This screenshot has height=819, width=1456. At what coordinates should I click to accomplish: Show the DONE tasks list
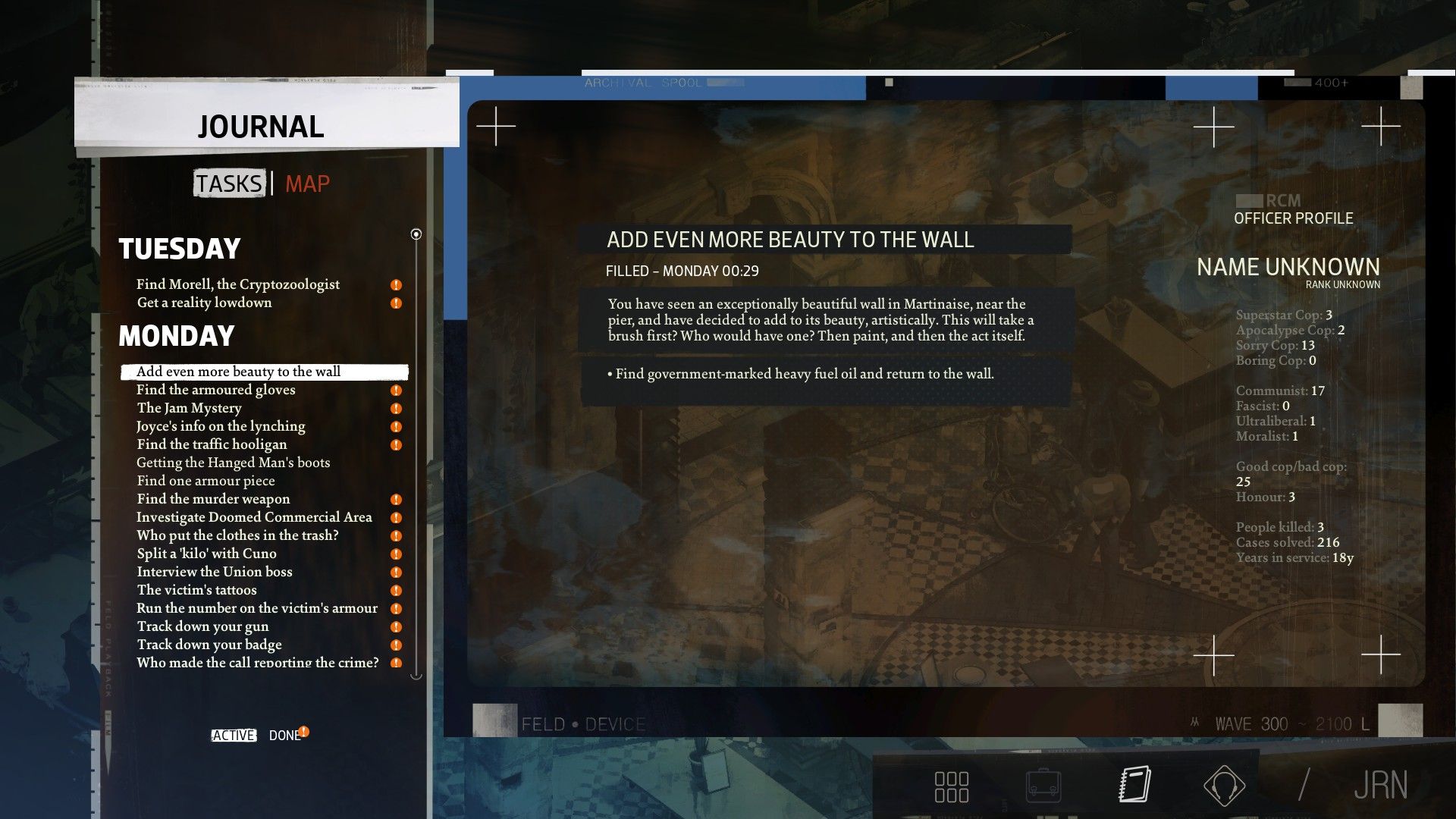[x=284, y=736]
